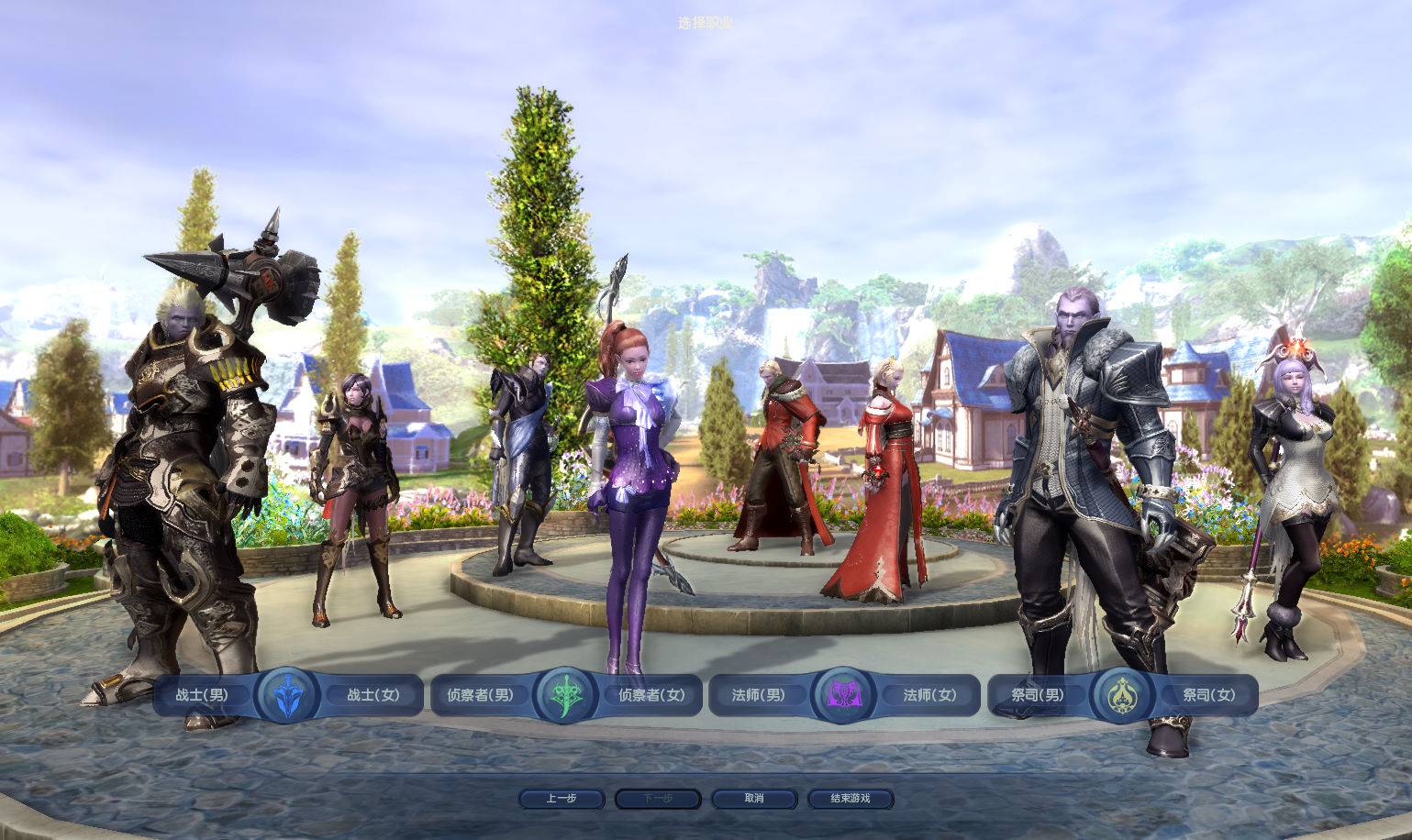
Task: Select the female Scout class 侦察者(女)
Action: (x=651, y=695)
